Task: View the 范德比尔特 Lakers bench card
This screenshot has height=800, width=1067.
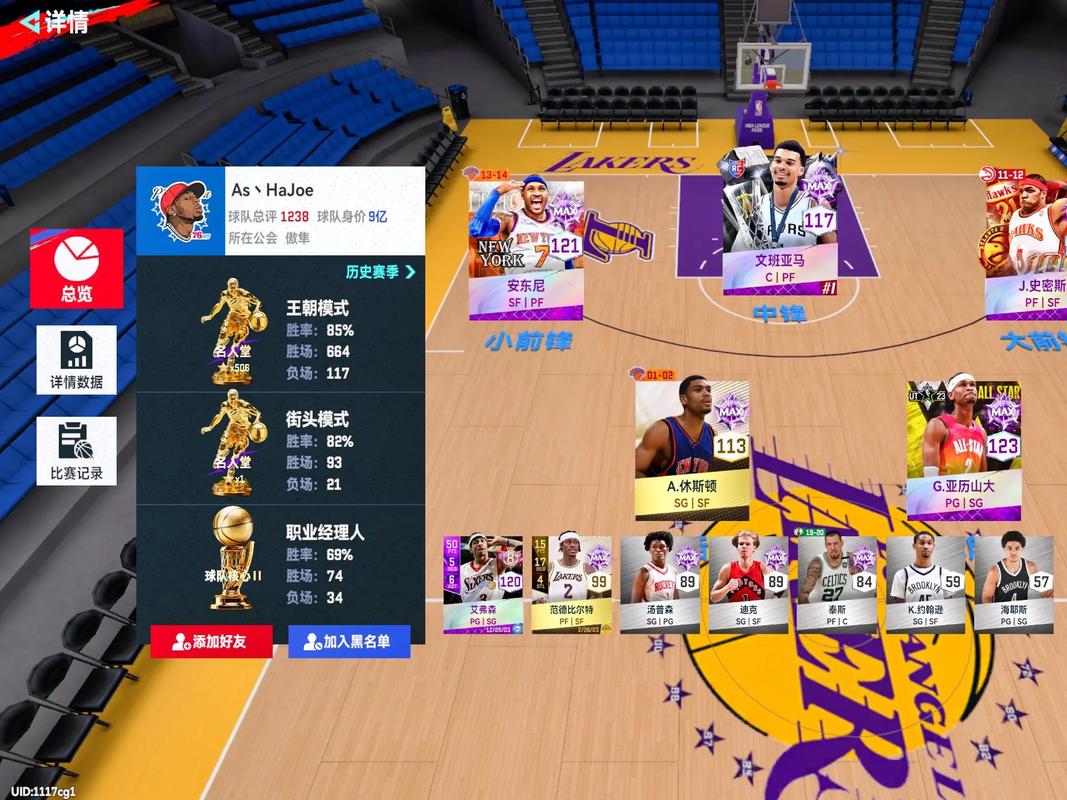Action: coord(571,584)
